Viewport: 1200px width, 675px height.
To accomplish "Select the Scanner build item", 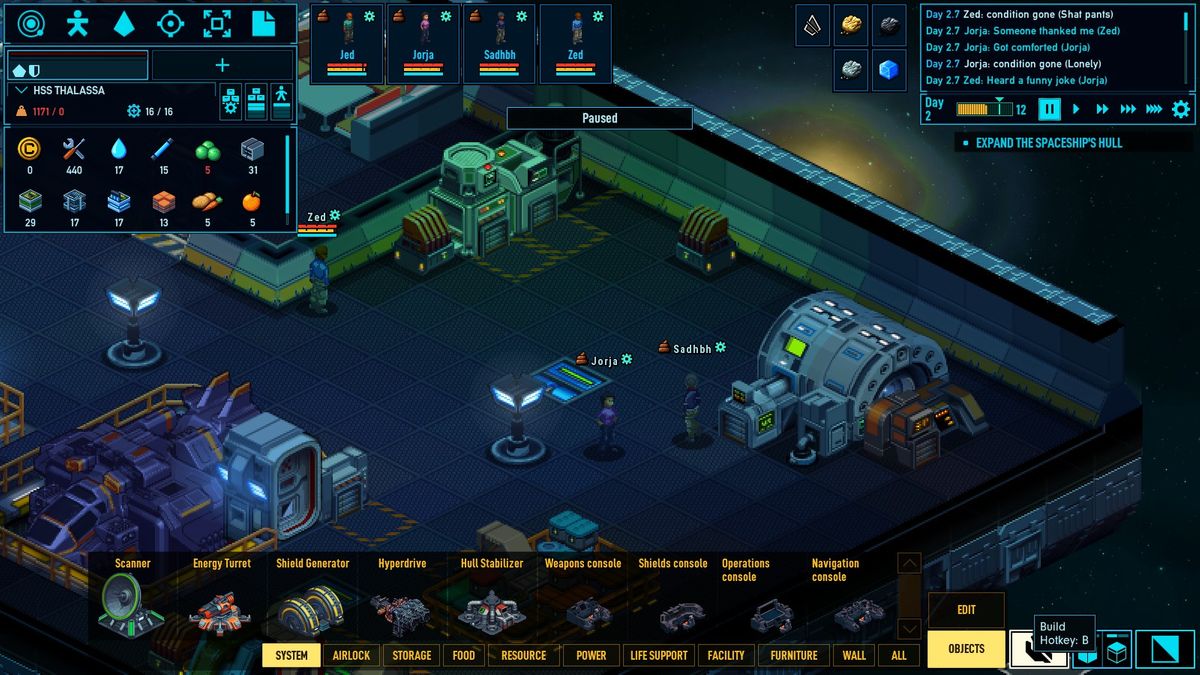I will click(132, 601).
